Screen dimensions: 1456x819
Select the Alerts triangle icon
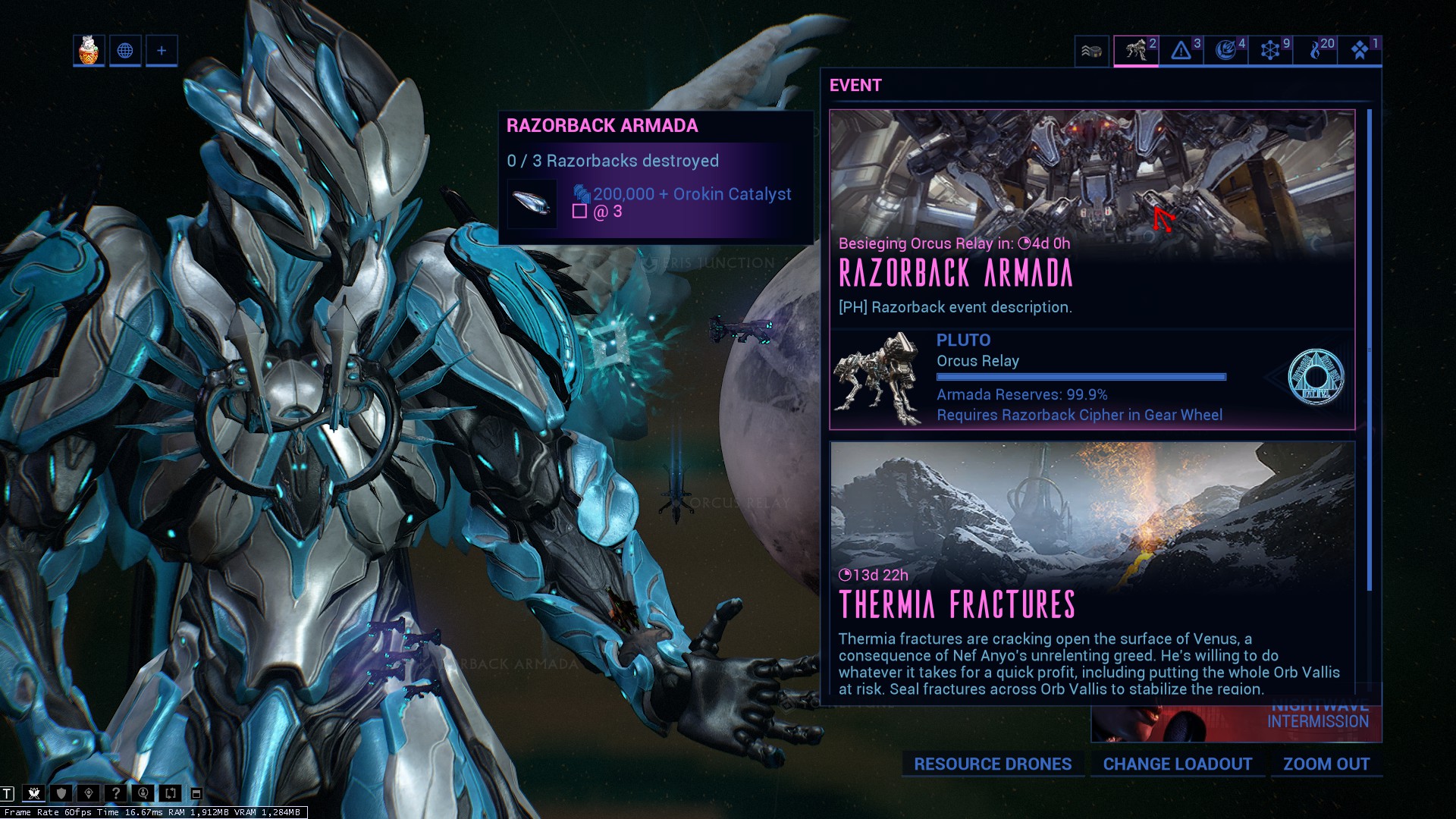point(1181,51)
